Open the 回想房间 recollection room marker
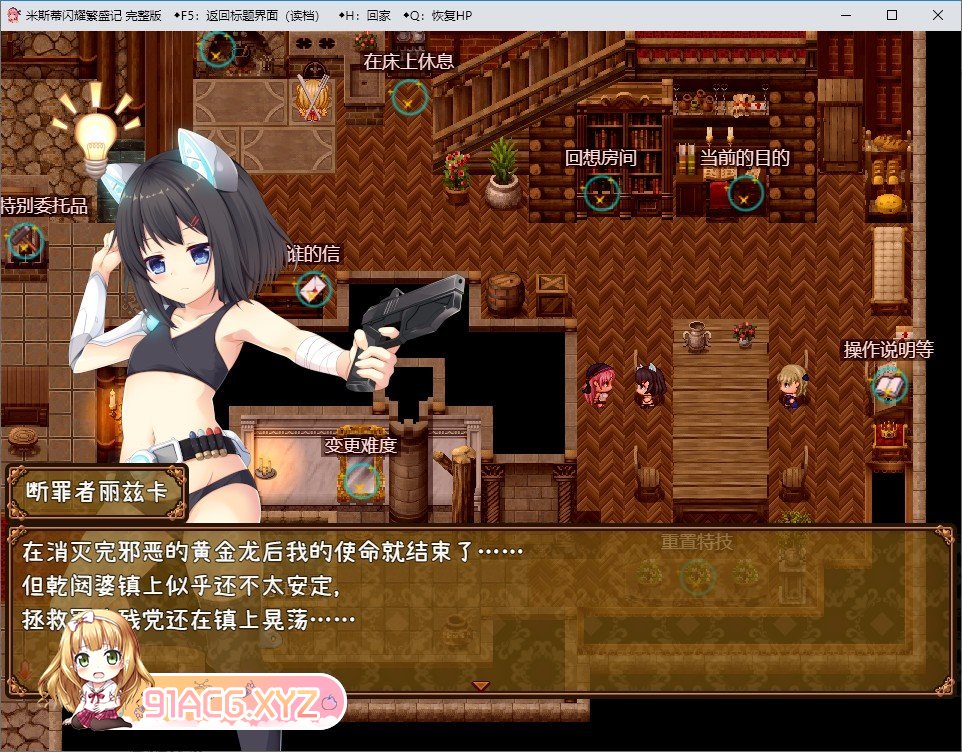Image resolution: width=962 pixels, height=752 pixels. (601, 193)
